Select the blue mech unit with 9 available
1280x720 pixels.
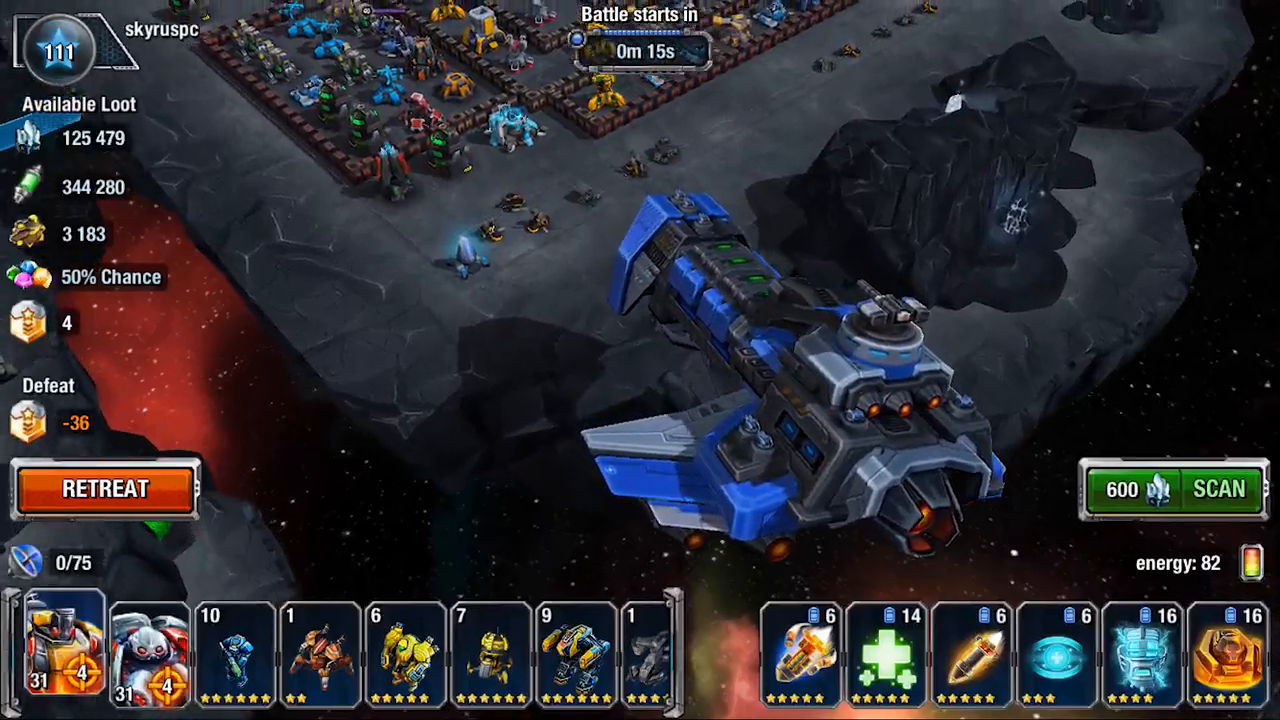point(575,655)
